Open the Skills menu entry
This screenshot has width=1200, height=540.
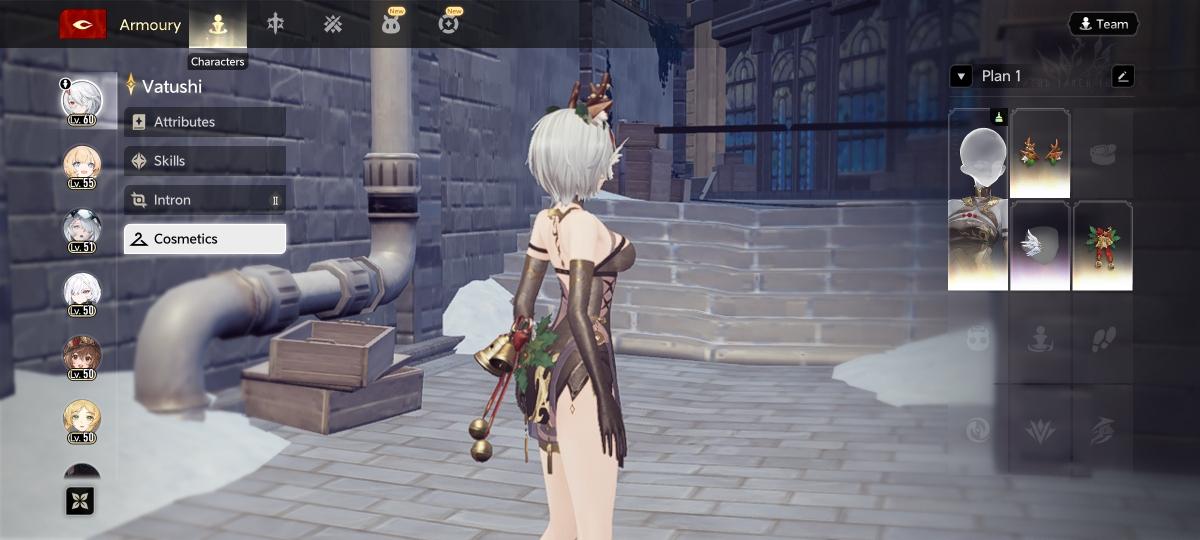click(x=205, y=161)
